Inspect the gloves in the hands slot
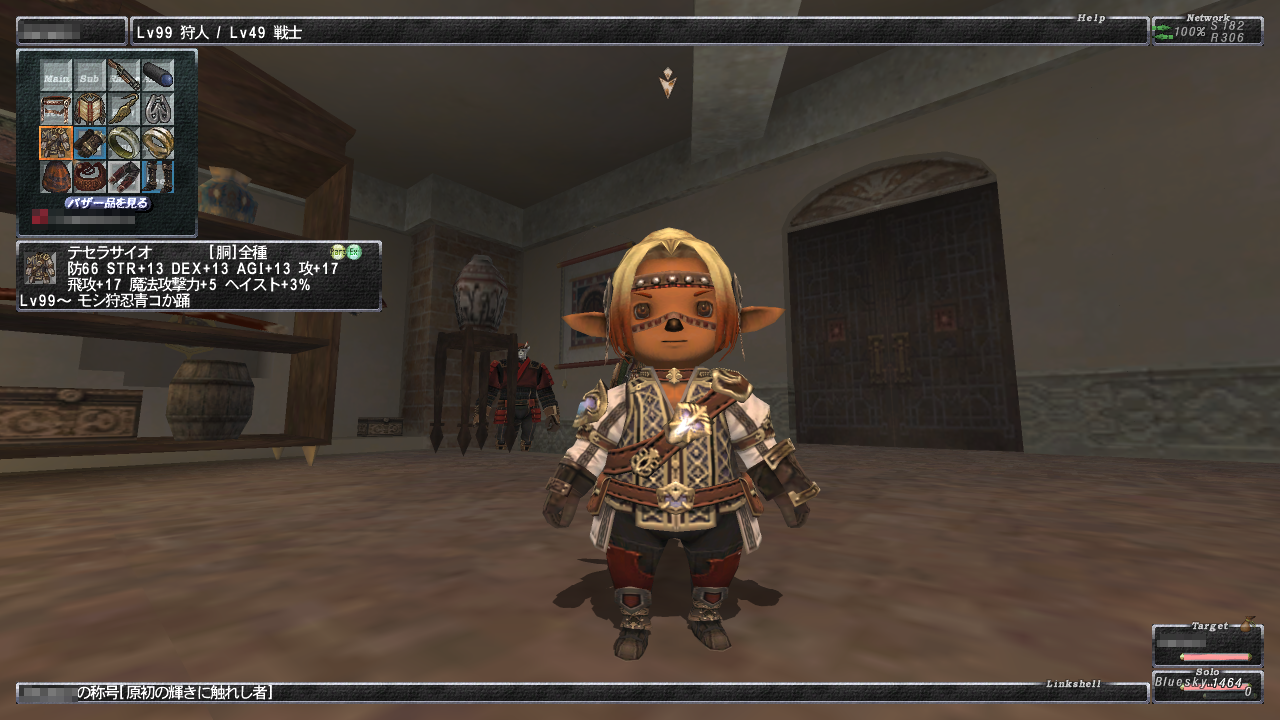This screenshot has width=1280, height=720. tap(90, 143)
